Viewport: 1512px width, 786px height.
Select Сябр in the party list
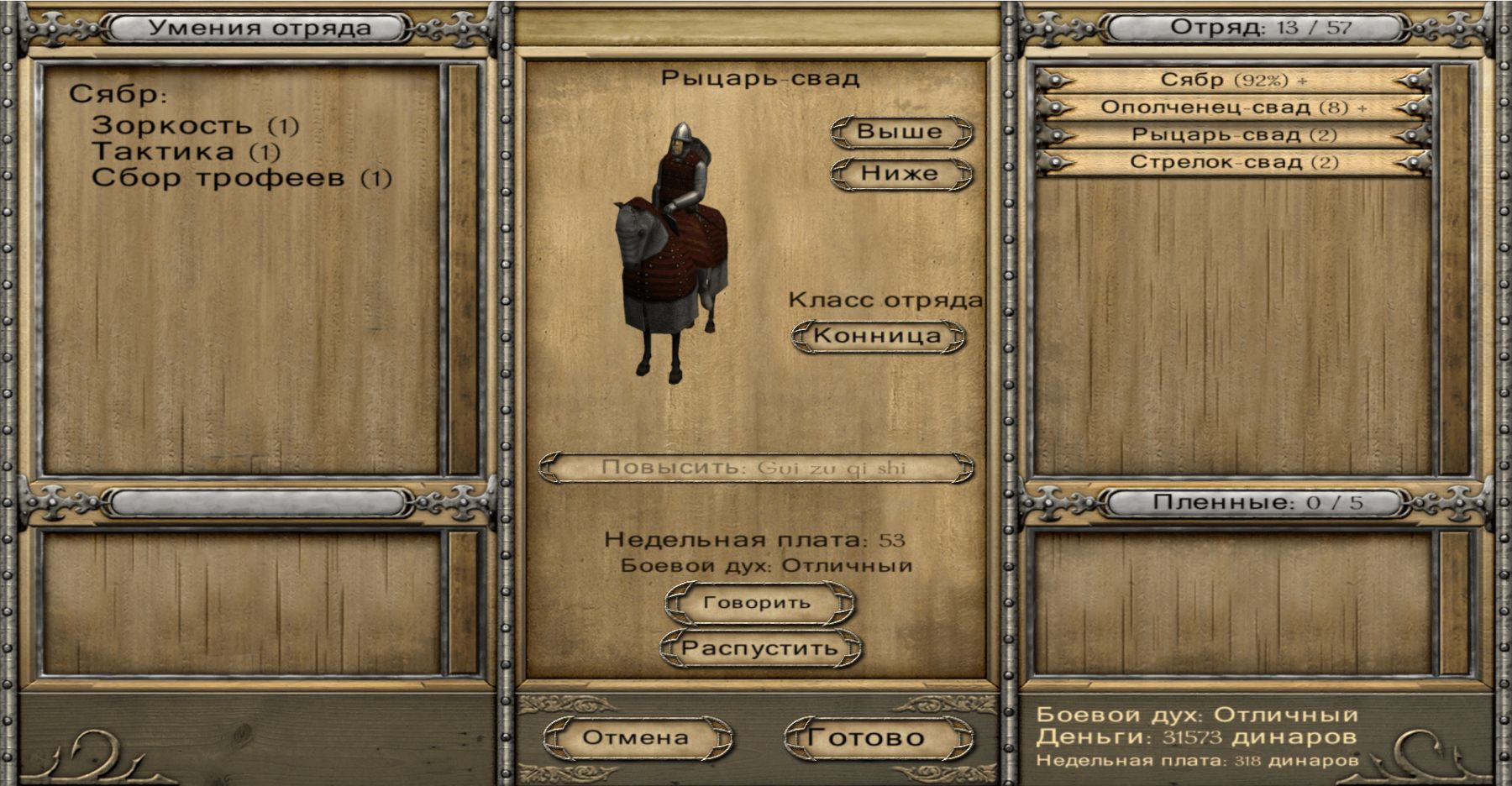pyautogui.click(x=1233, y=81)
